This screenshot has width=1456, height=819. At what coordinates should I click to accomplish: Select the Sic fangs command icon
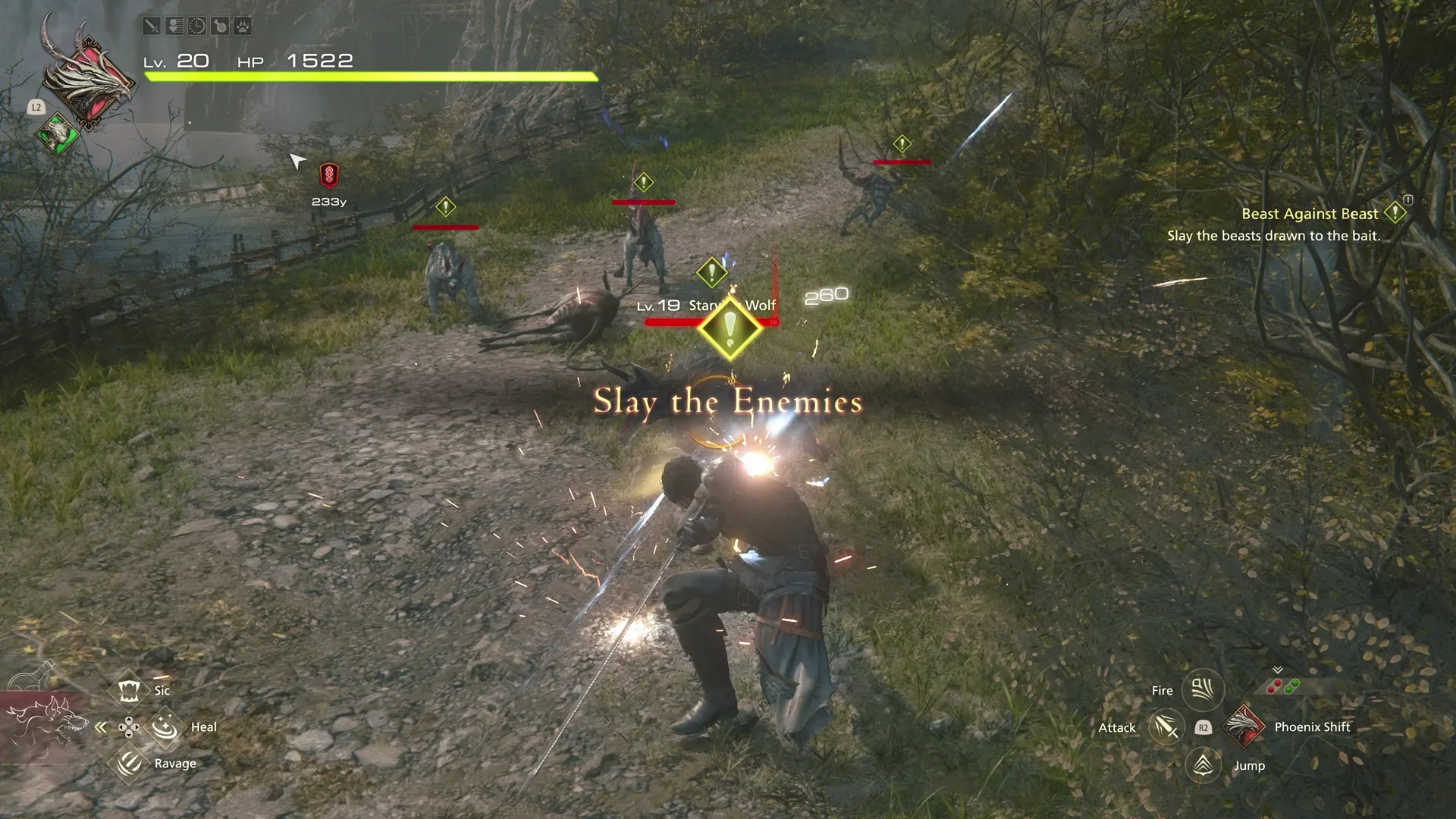pyautogui.click(x=129, y=689)
